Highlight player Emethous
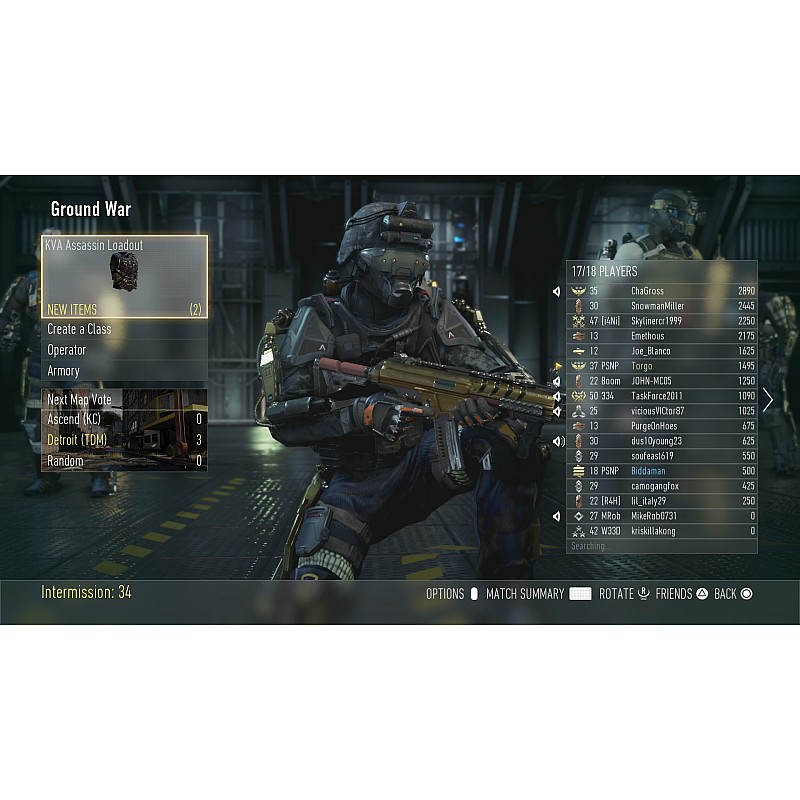This screenshot has width=800, height=800. [x=662, y=336]
